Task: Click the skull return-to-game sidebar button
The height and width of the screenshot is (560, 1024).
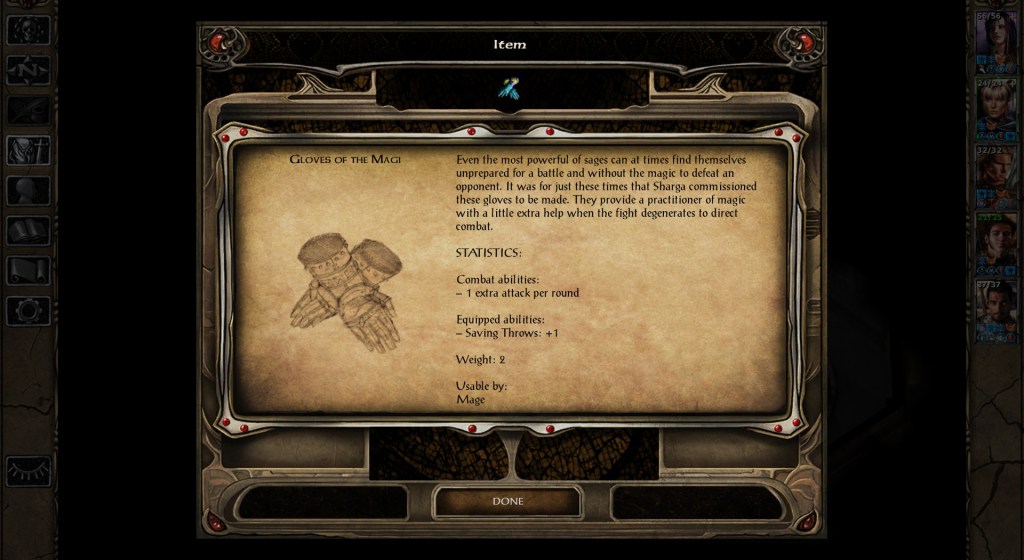Action: (28, 29)
